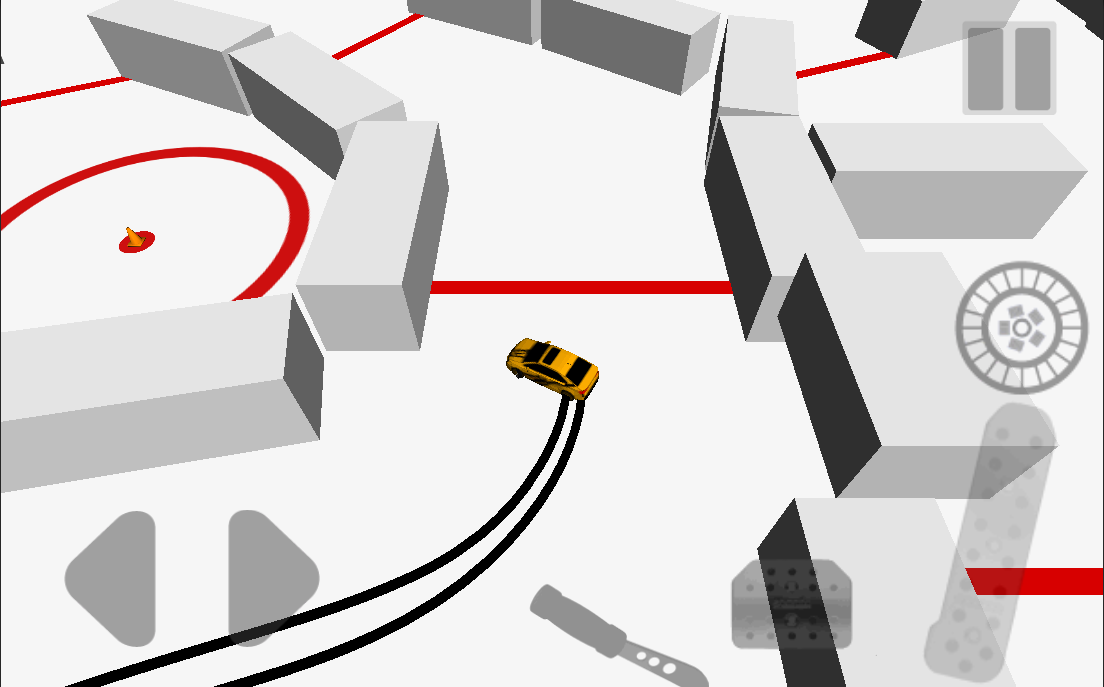
Task: Steer right with the right arrow
Action: [270, 578]
